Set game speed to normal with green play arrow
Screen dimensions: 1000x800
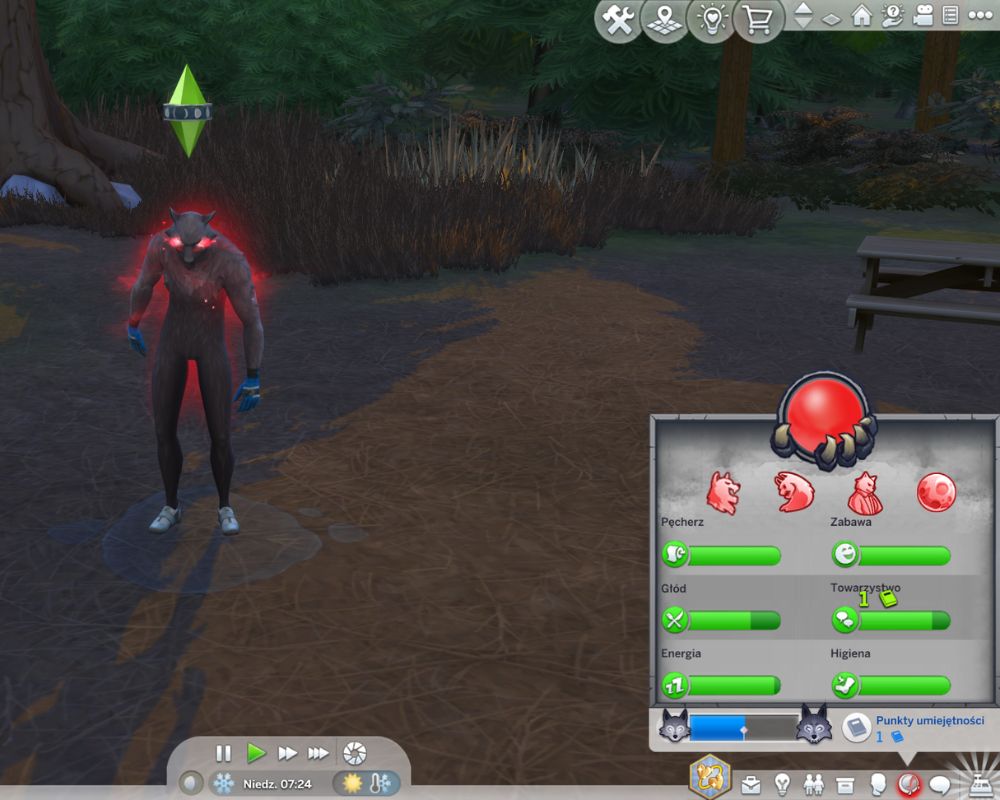pos(256,753)
